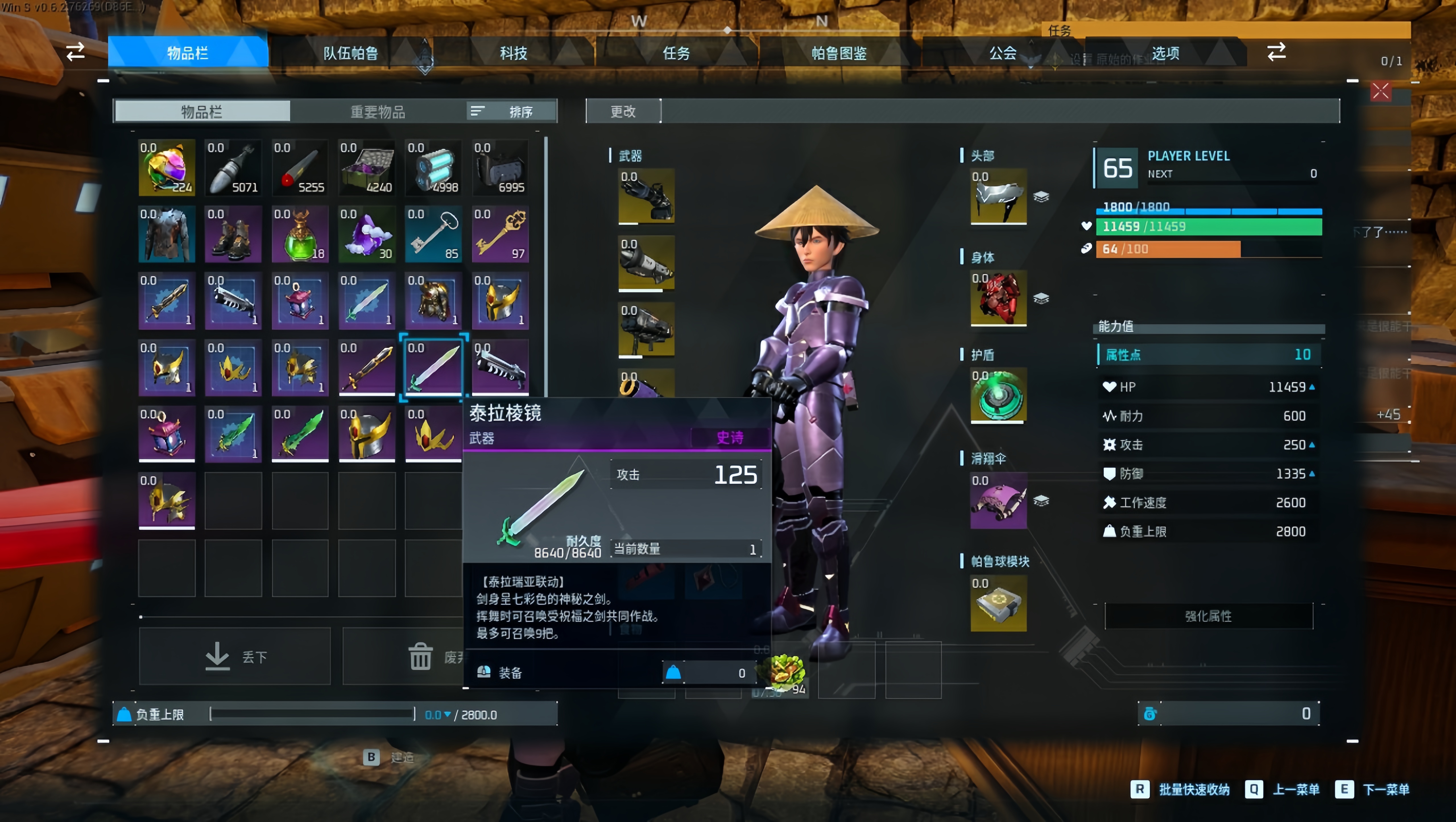Open the 强化属性 button

(x=1208, y=616)
